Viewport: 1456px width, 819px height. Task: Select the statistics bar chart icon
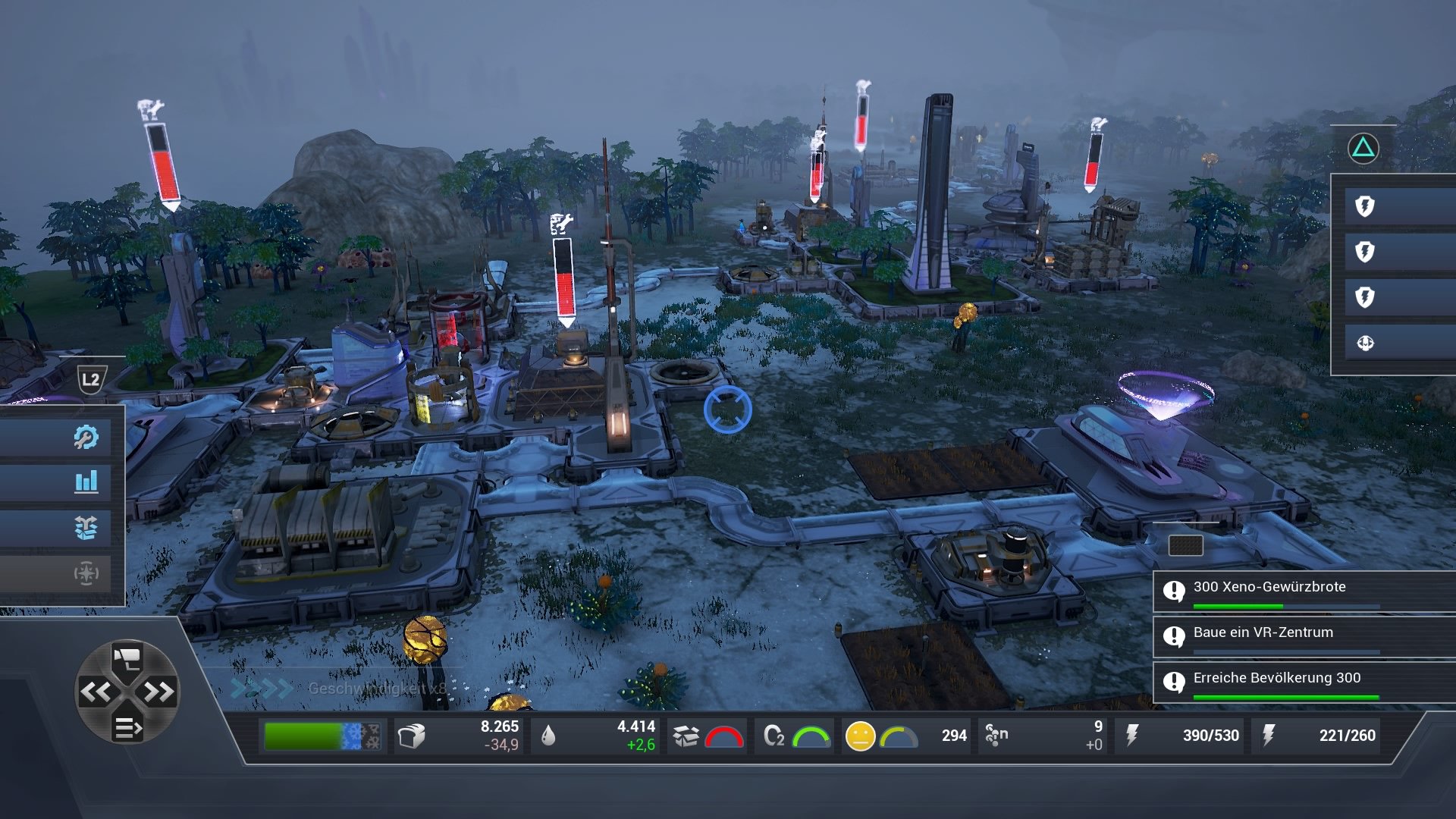click(x=88, y=482)
